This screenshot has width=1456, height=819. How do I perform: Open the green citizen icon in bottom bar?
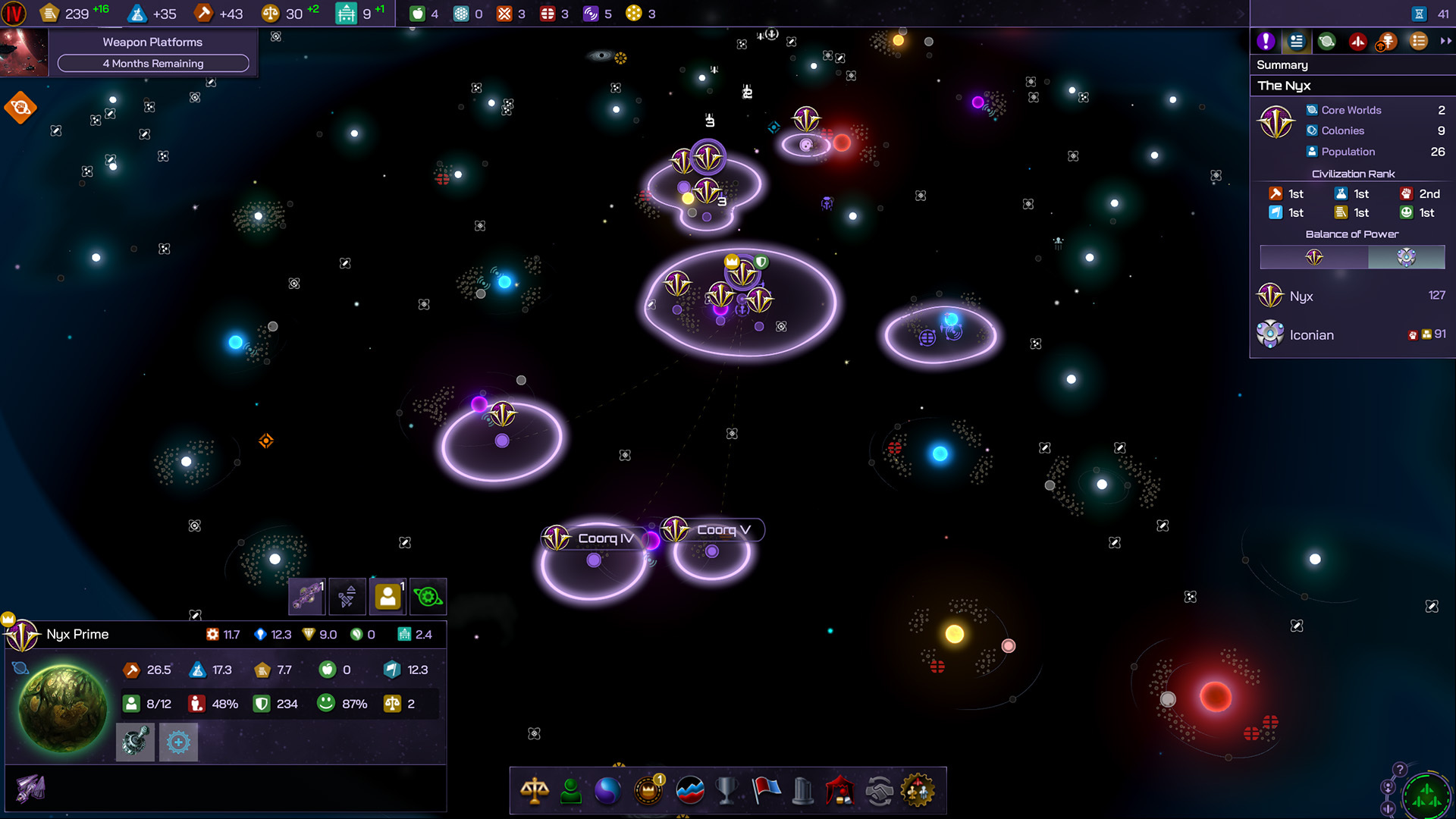(571, 791)
